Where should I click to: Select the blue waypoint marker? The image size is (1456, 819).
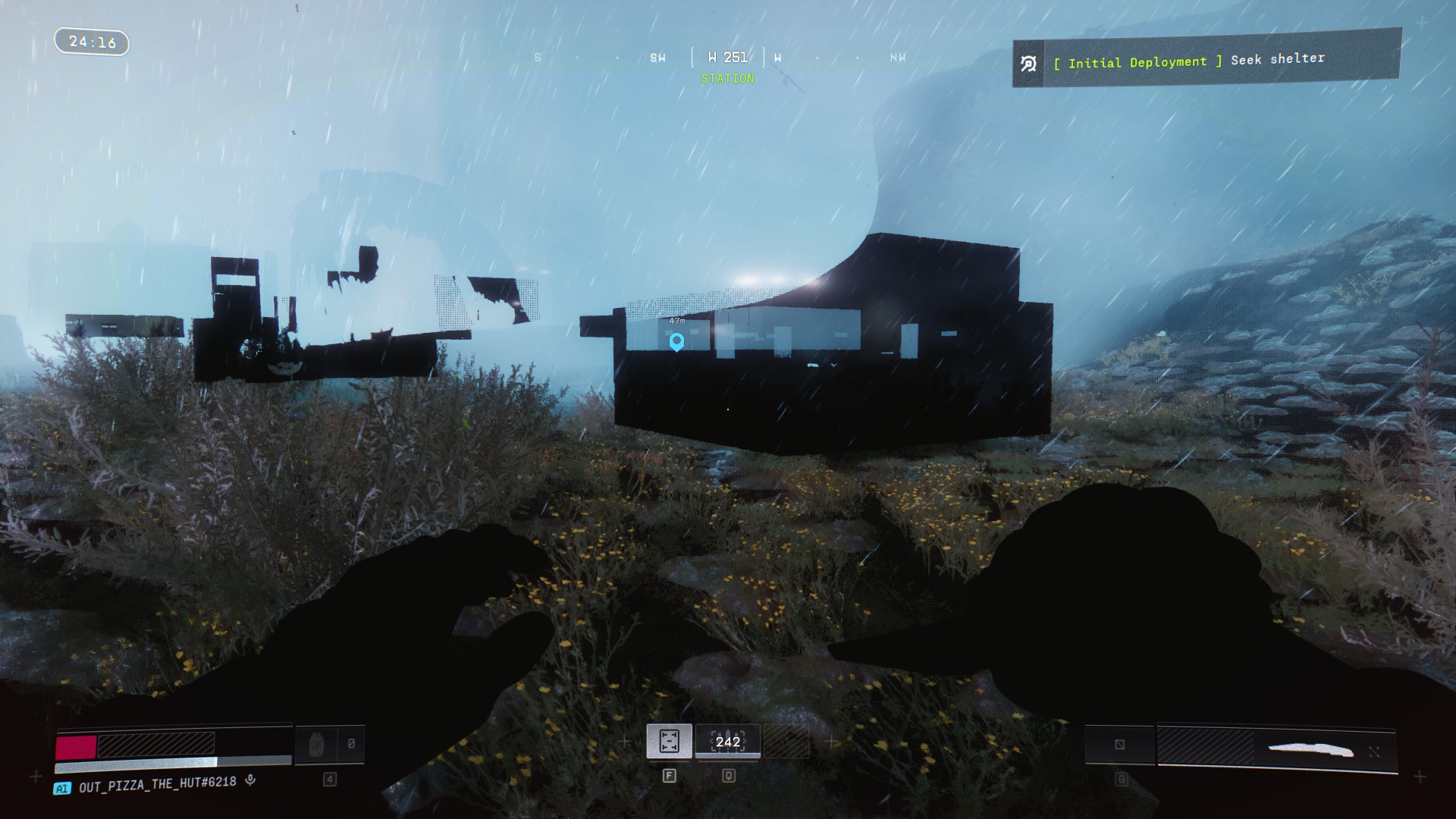(676, 342)
